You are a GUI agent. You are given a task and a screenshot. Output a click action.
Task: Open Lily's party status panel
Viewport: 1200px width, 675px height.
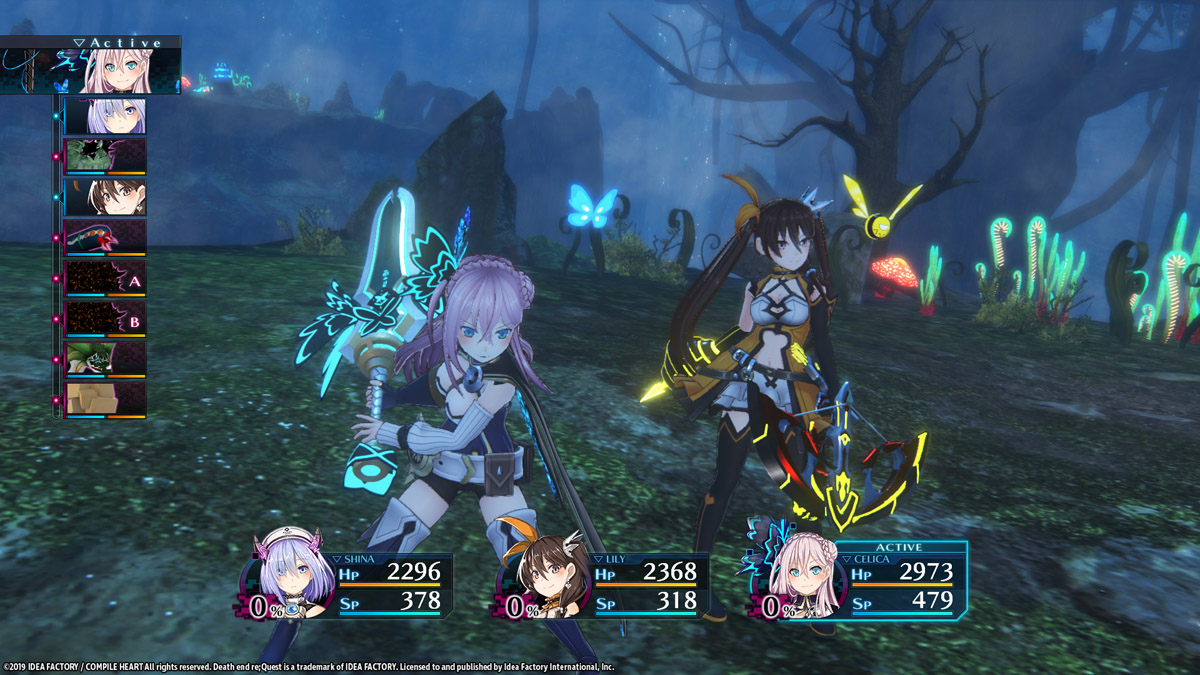(607, 585)
